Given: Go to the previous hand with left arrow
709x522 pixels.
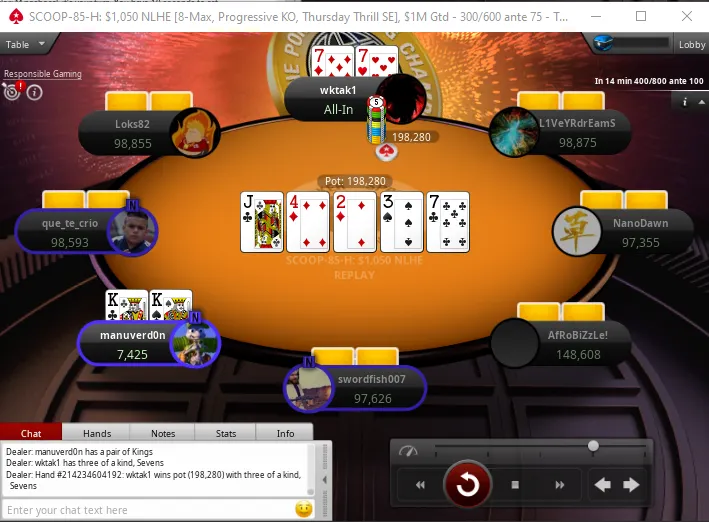Looking at the screenshot, I should (602, 485).
